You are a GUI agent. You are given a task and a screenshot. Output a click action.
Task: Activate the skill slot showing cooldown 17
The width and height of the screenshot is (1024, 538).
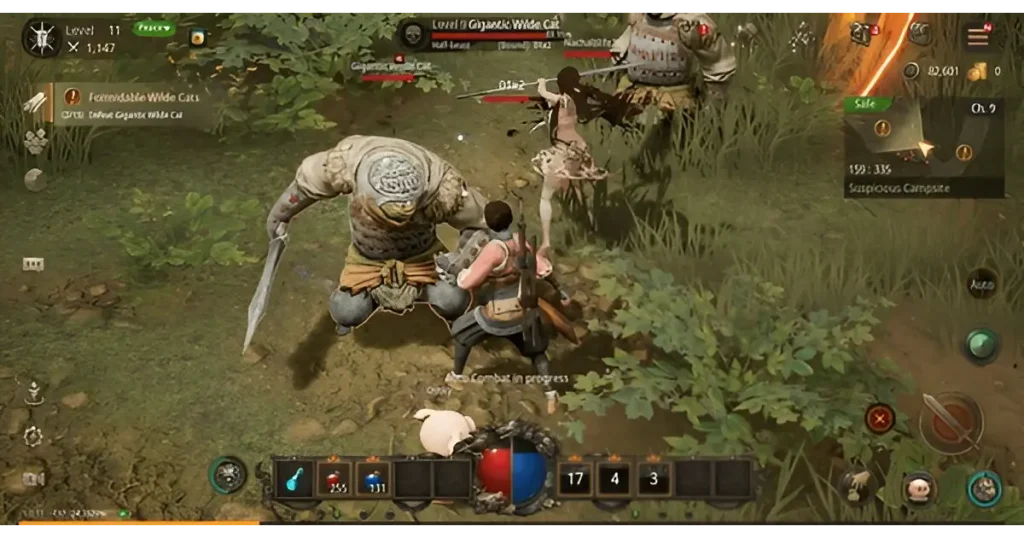[x=575, y=479]
